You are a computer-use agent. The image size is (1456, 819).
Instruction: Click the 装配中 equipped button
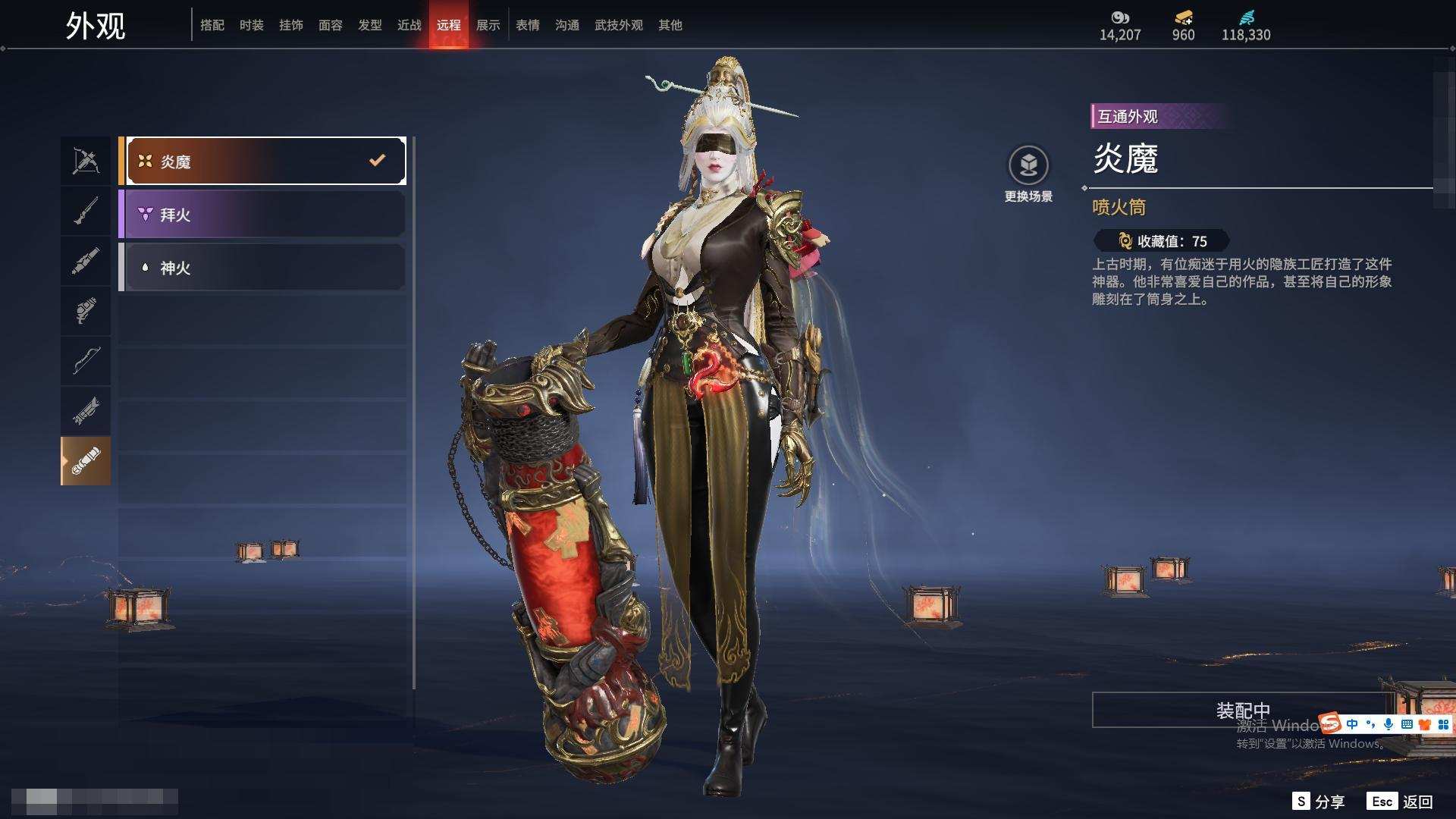[x=1242, y=710]
